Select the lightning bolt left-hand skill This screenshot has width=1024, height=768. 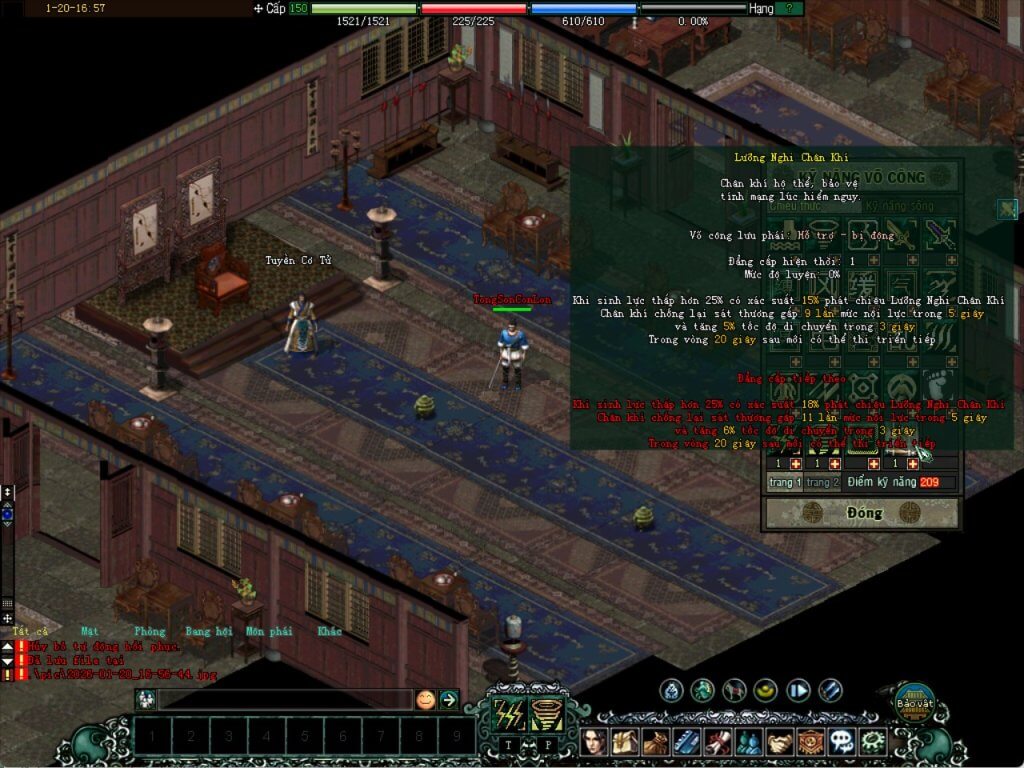coord(509,714)
